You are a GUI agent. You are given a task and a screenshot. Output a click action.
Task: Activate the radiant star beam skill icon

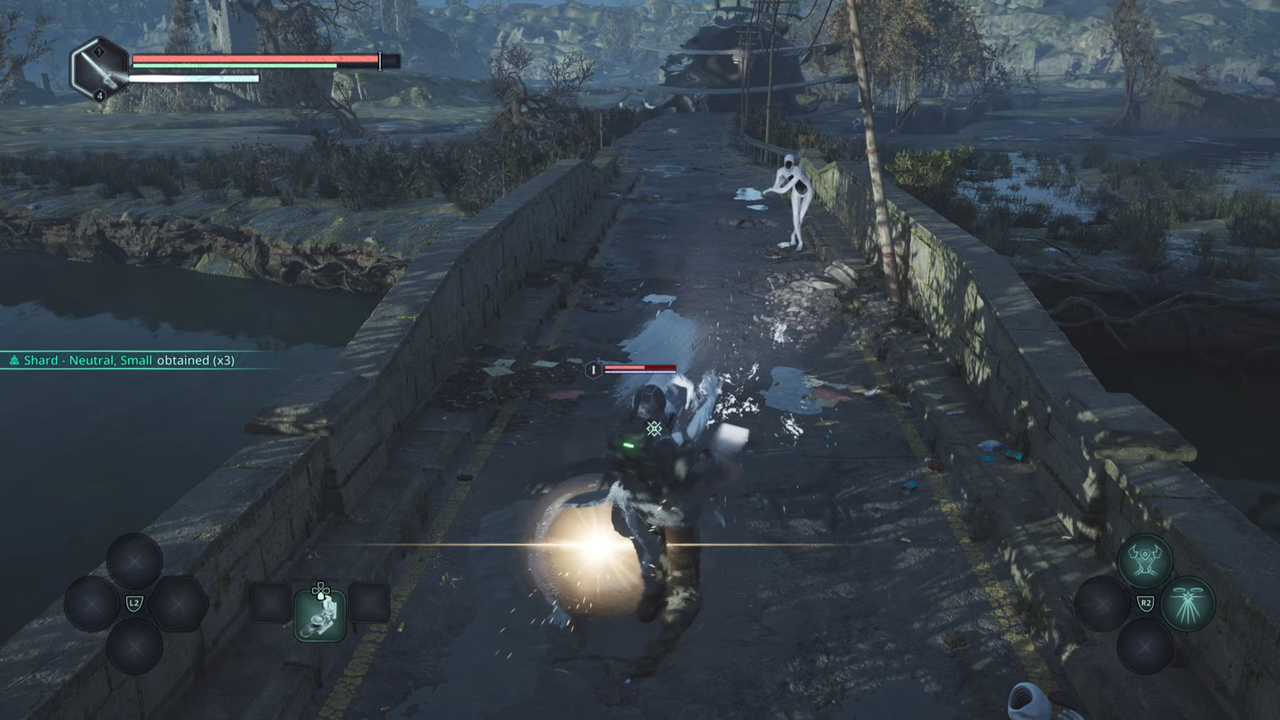click(1188, 604)
